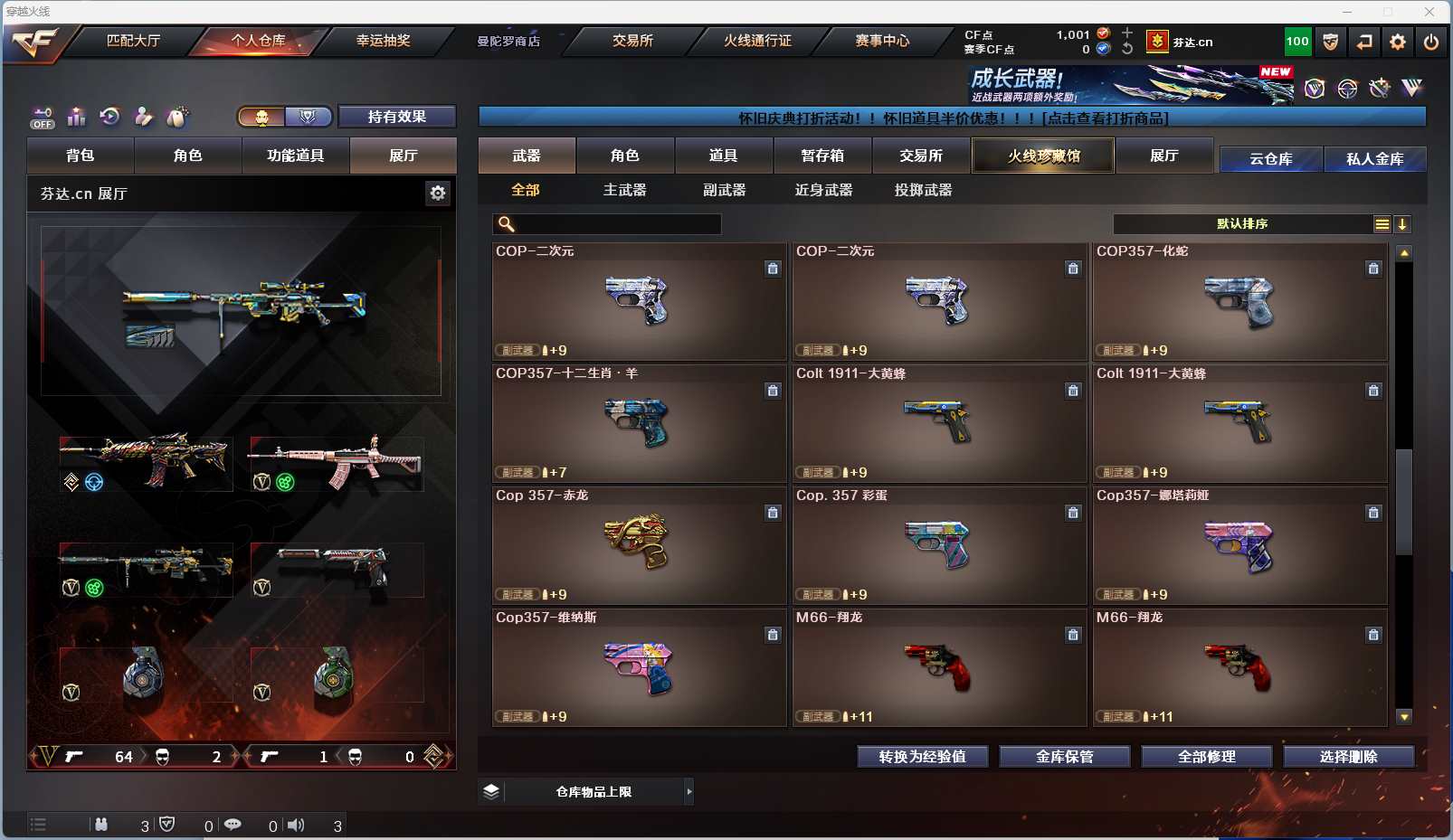Switch to the 背包 backpack tab

click(81, 156)
